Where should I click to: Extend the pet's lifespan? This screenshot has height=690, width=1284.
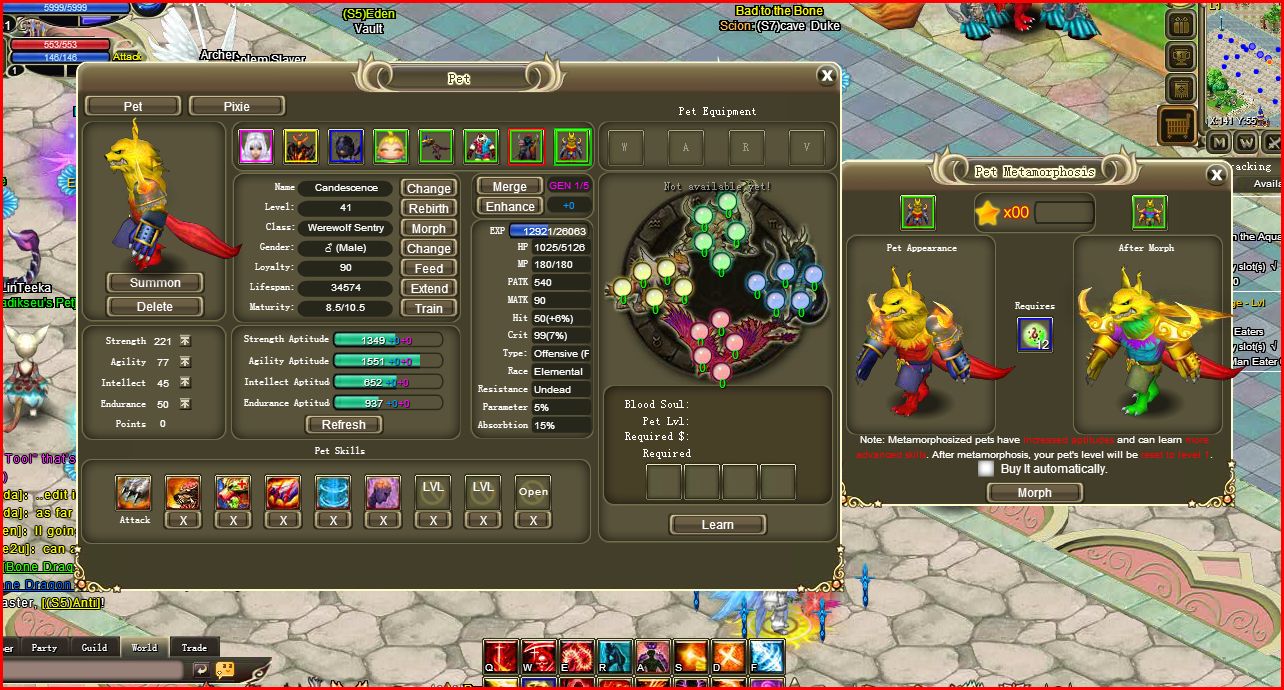click(x=429, y=288)
